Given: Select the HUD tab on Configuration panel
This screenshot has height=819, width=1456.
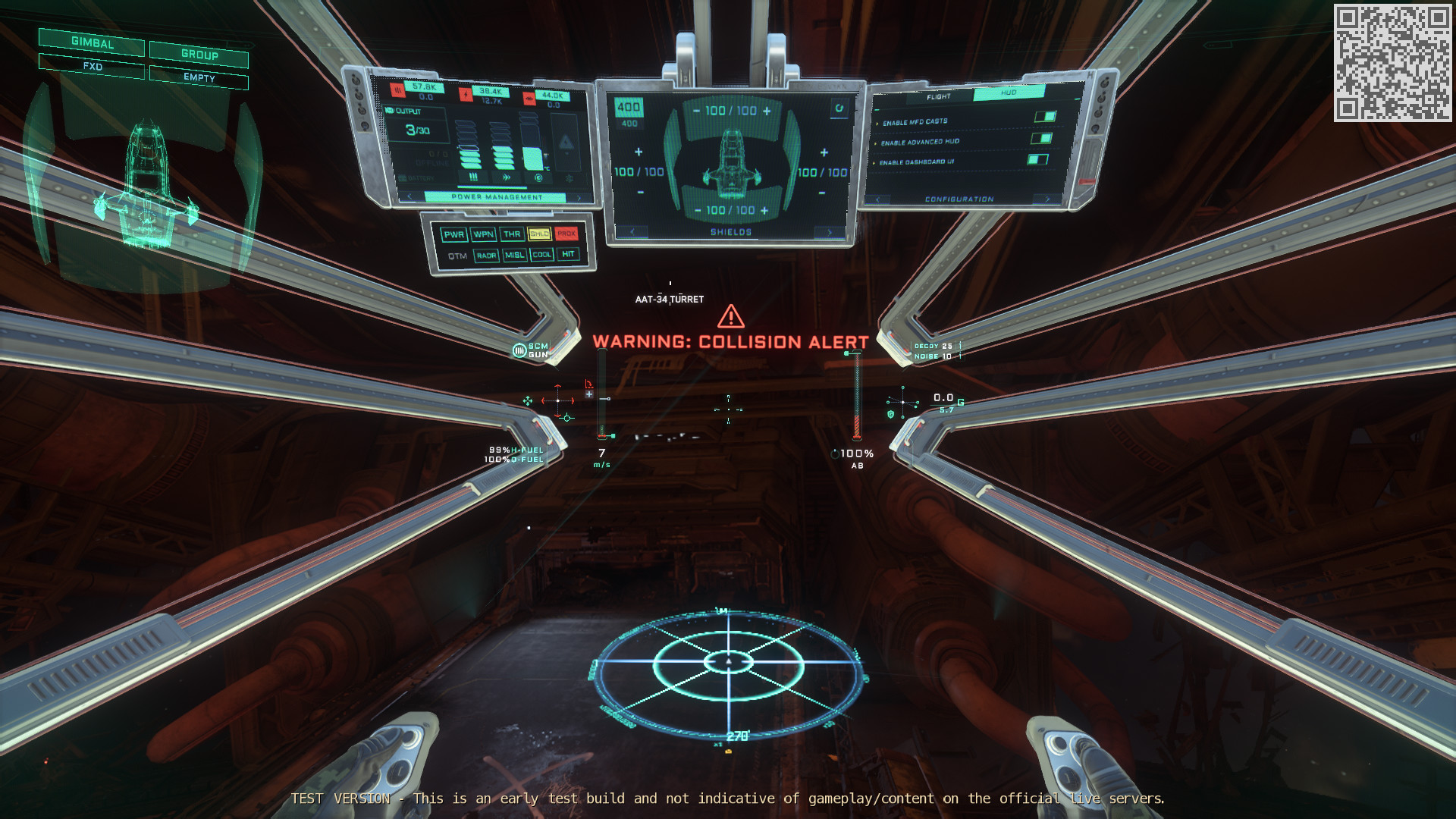Looking at the screenshot, I should 1008,93.
